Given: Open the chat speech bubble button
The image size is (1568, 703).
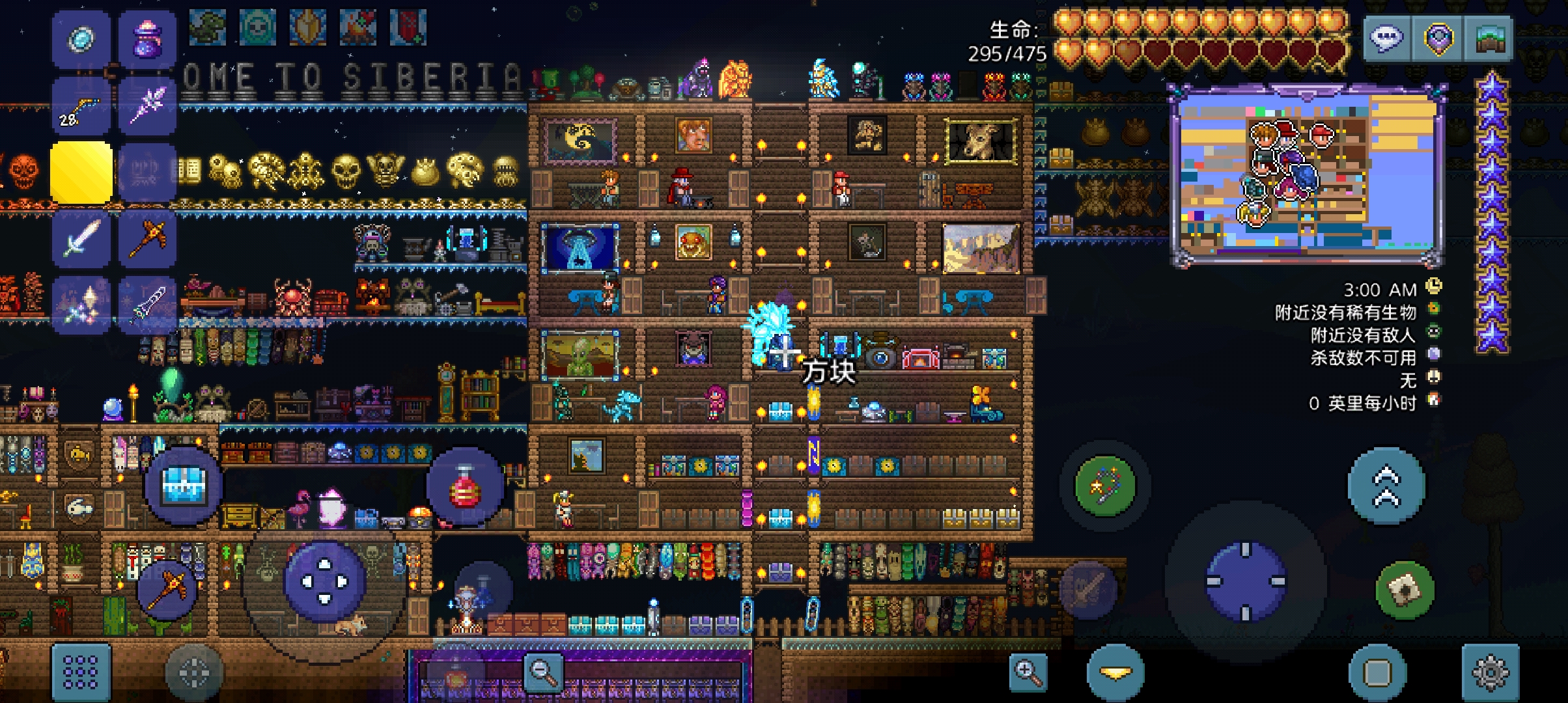Looking at the screenshot, I should coord(1386,38).
